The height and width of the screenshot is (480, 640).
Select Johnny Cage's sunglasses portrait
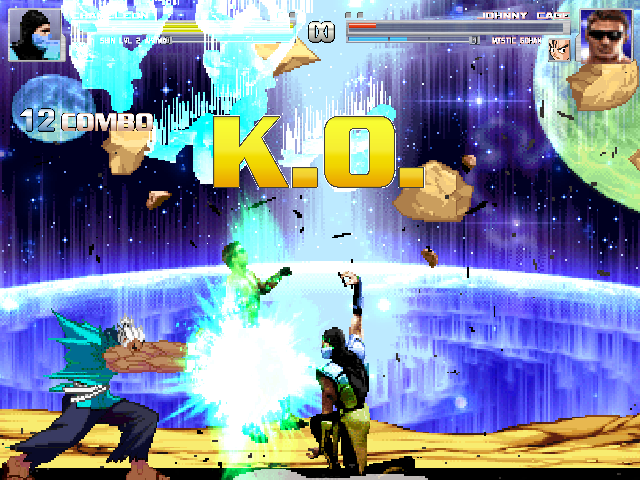pyautogui.click(x=603, y=36)
